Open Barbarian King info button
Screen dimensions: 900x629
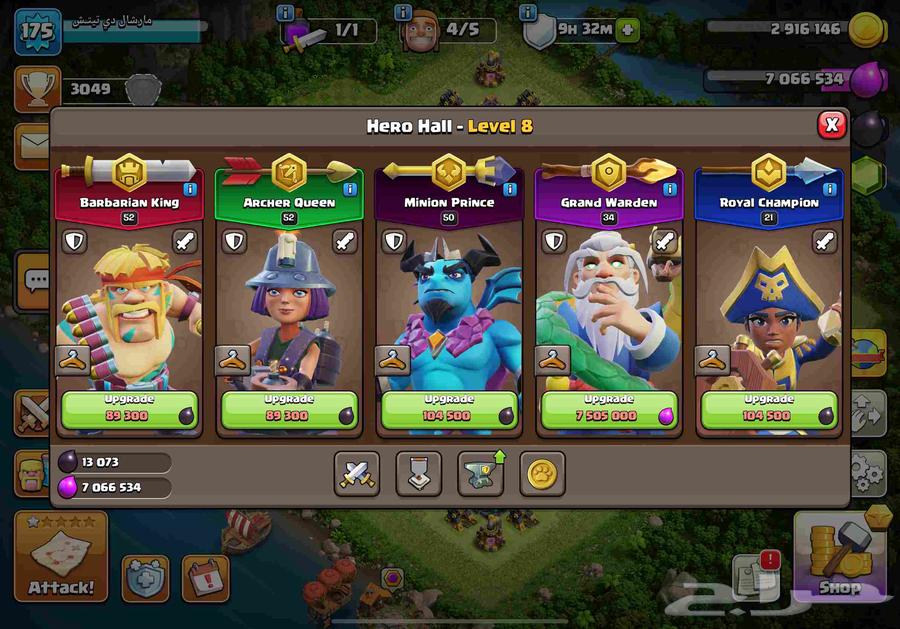click(x=190, y=189)
